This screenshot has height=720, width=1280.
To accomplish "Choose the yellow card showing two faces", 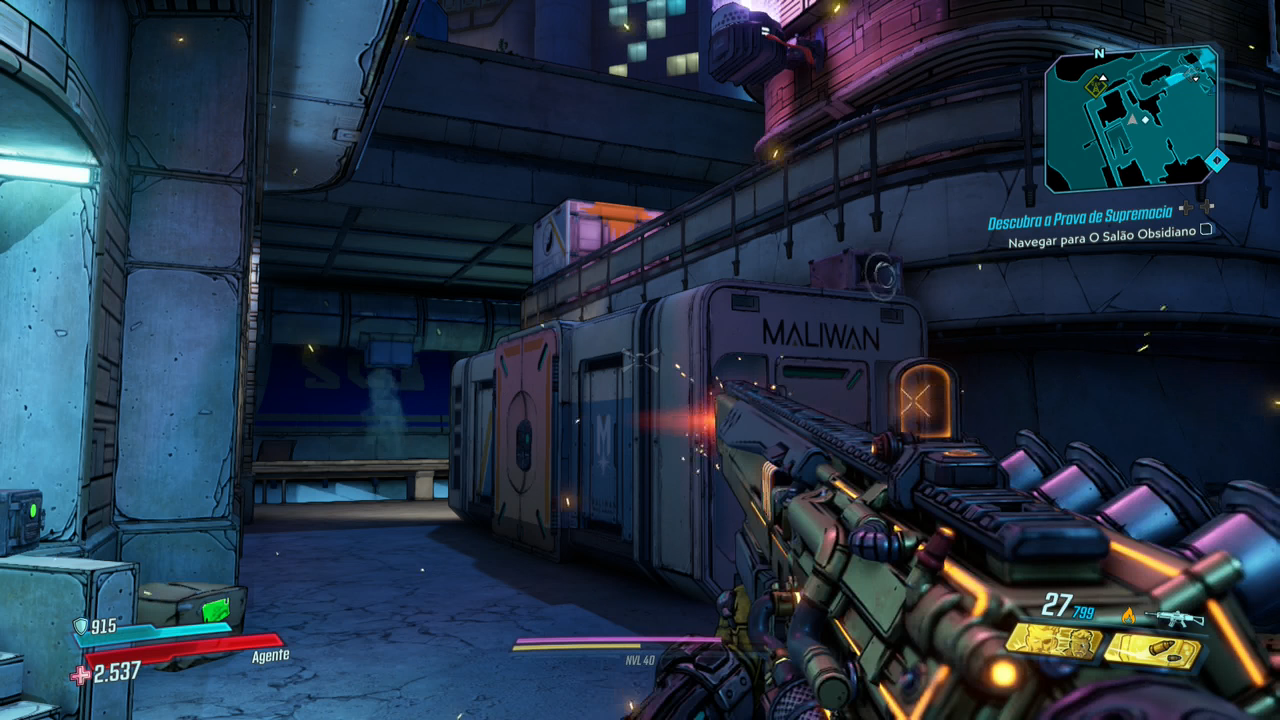I will click(1052, 641).
